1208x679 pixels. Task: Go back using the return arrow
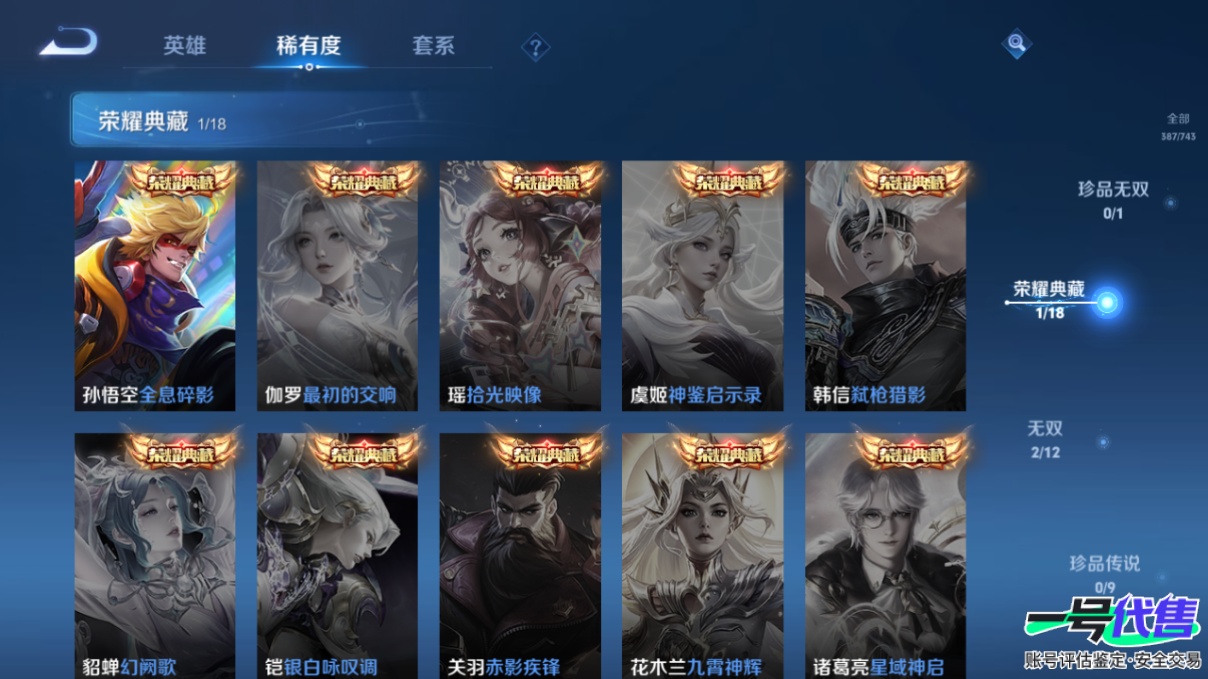pos(69,42)
